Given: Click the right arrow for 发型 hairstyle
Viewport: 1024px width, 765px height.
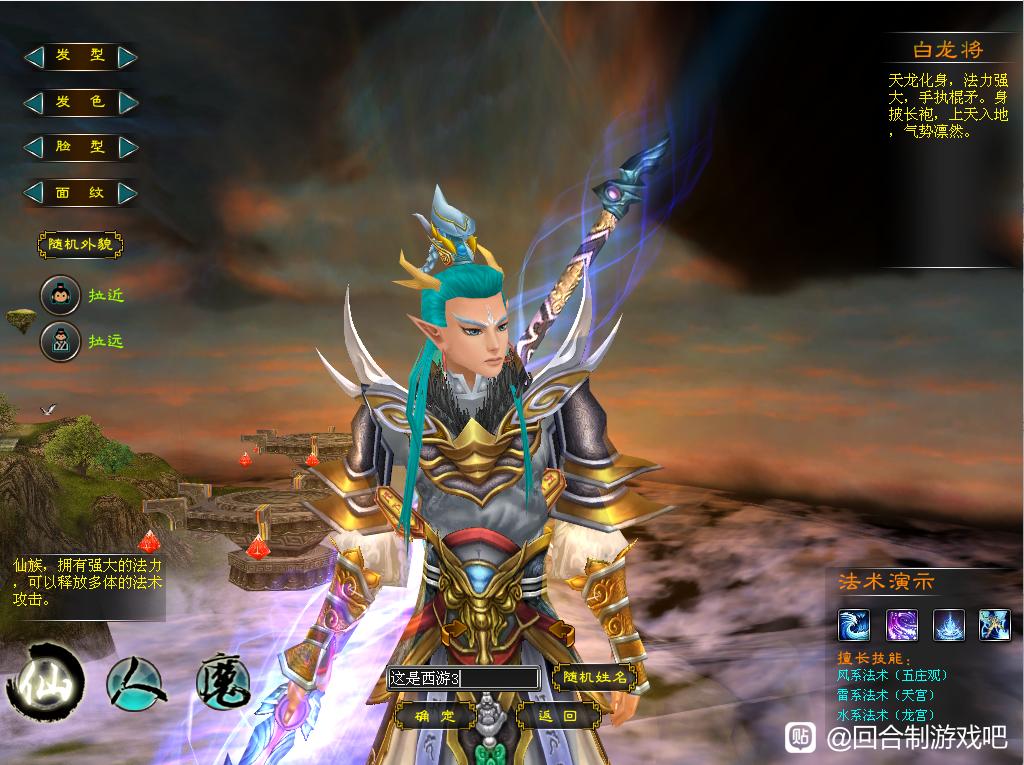Looking at the screenshot, I should 127,57.
